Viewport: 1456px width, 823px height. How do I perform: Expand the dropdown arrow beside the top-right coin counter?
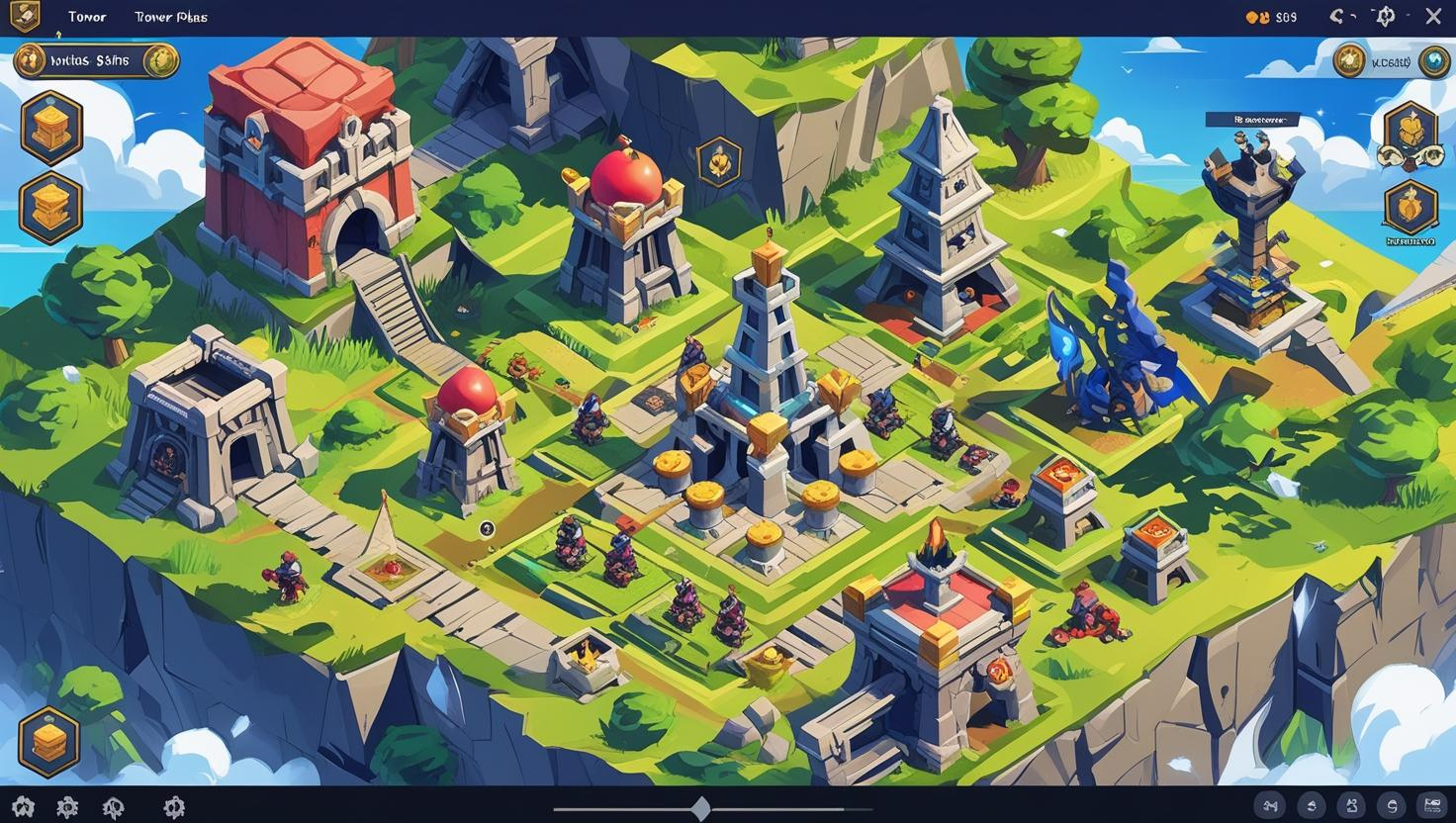1353,16
